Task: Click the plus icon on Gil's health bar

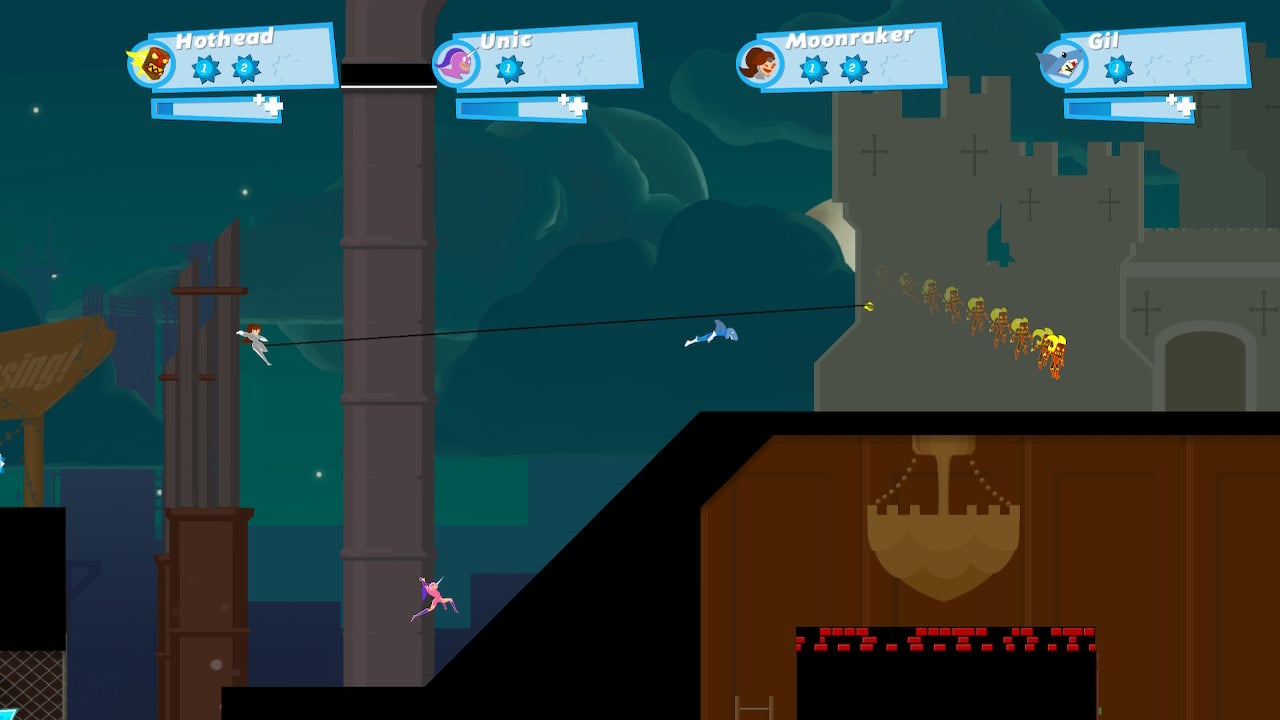Action: pos(1170,99)
